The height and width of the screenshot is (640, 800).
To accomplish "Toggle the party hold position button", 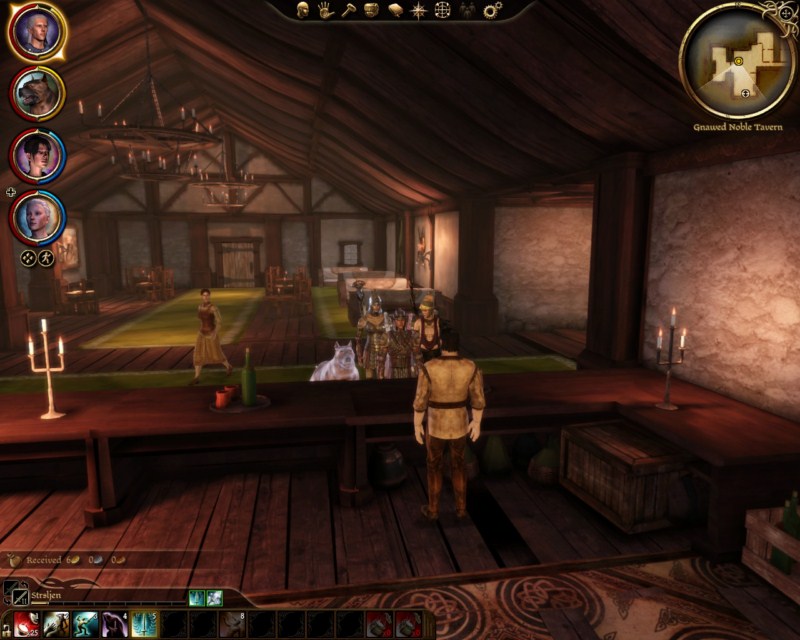I will point(47,257).
